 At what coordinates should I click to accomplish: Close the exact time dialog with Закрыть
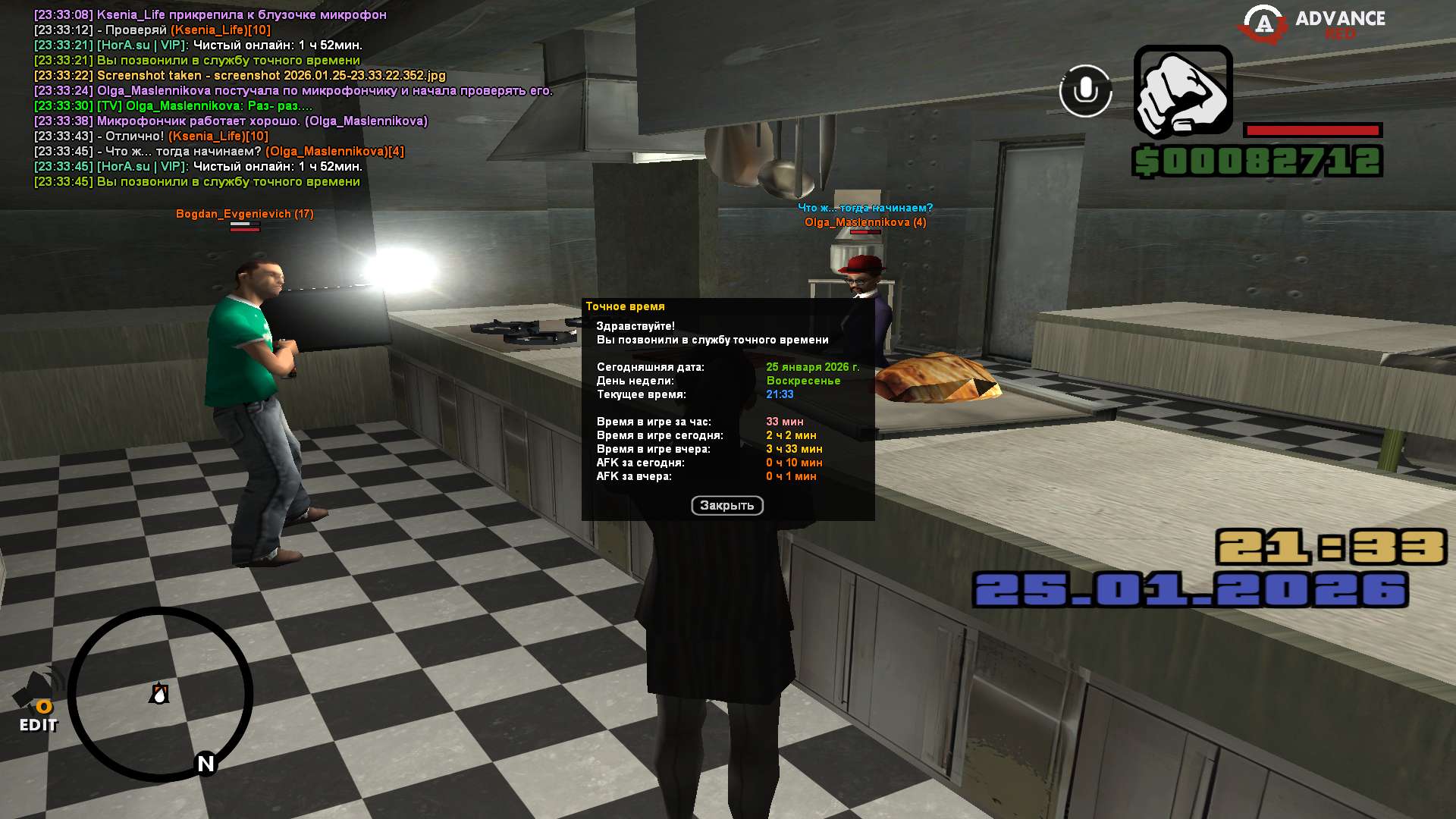[726, 506]
